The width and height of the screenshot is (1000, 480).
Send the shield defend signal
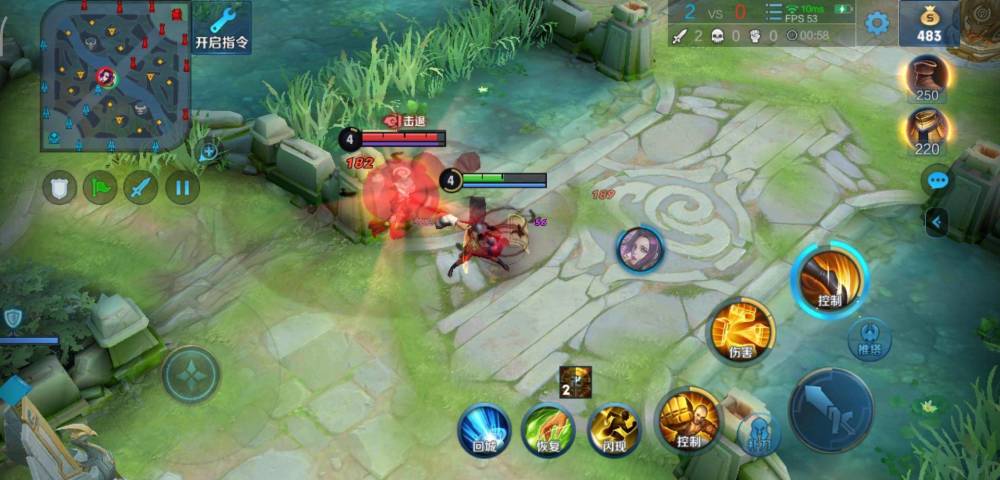(x=59, y=187)
